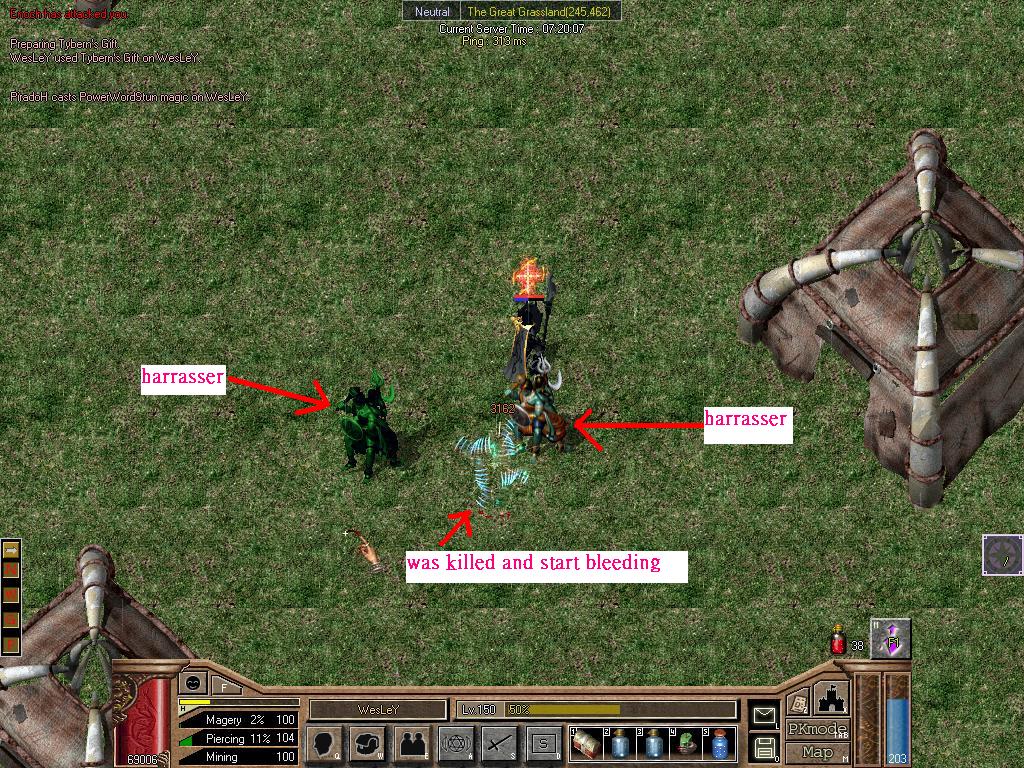The width and height of the screenshot is (1024, 768).
Task: Open the castle icon menu
Action: [832, 698]
